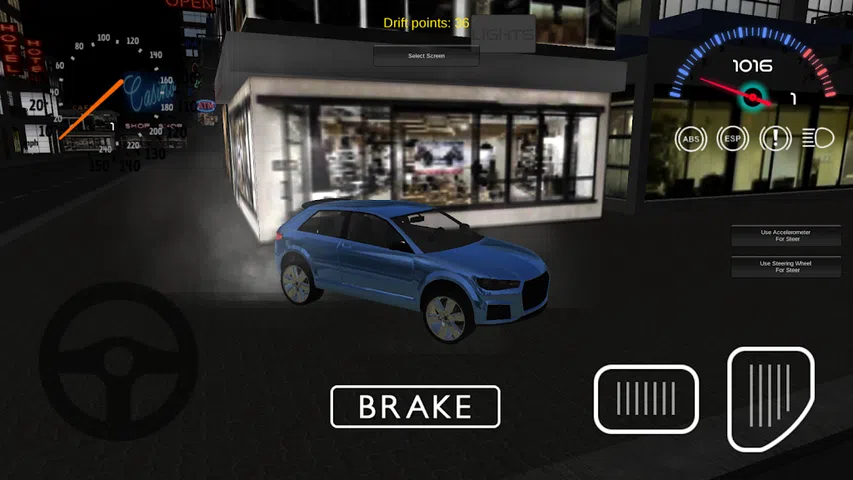This screenshot has width=853, height=480.
Task: Click the exclamation warning indicator icon
Action: pos(775,139)
